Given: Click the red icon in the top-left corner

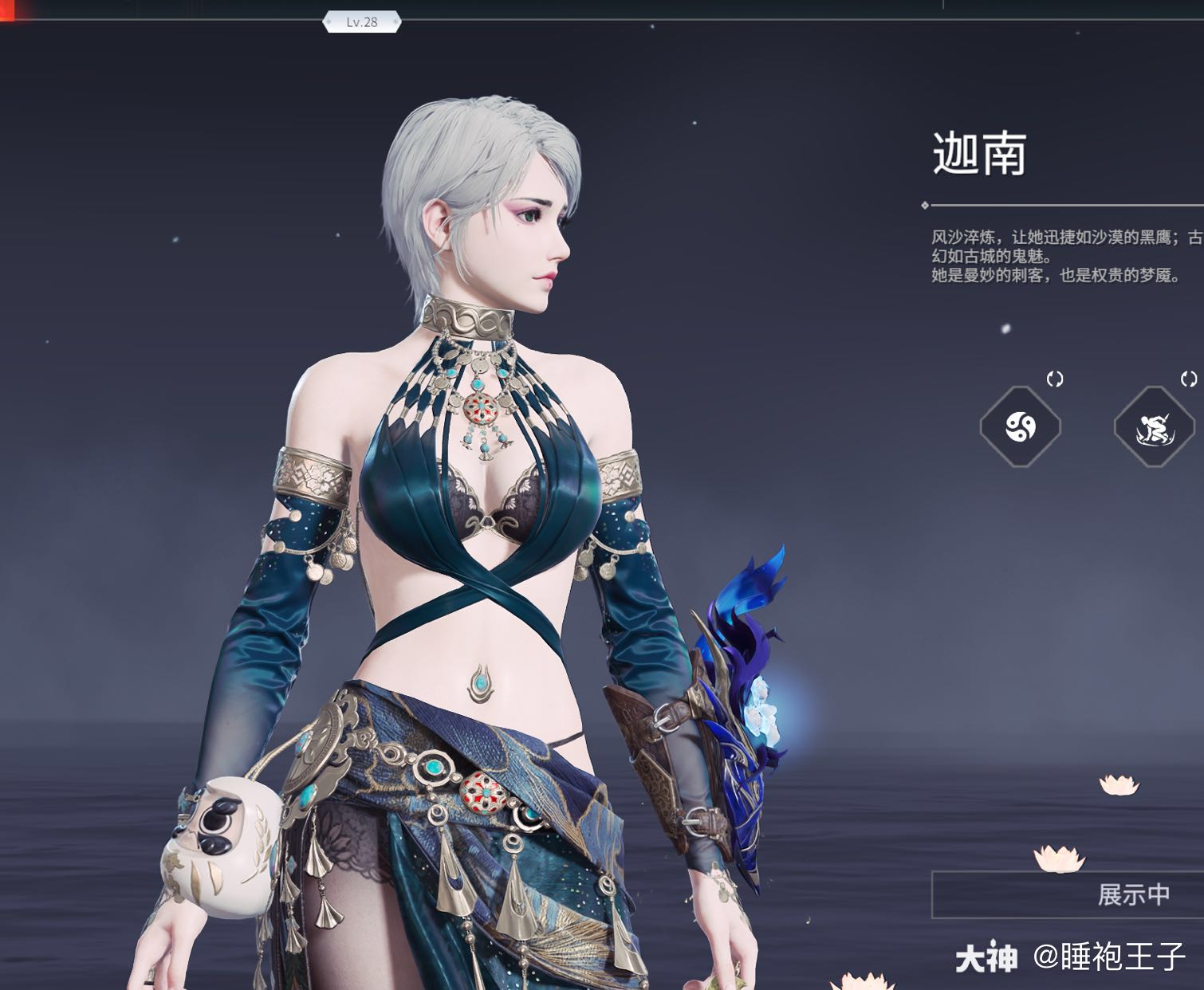Looking at the screenshot, I should pyautogui.click(x=8, y=11).
